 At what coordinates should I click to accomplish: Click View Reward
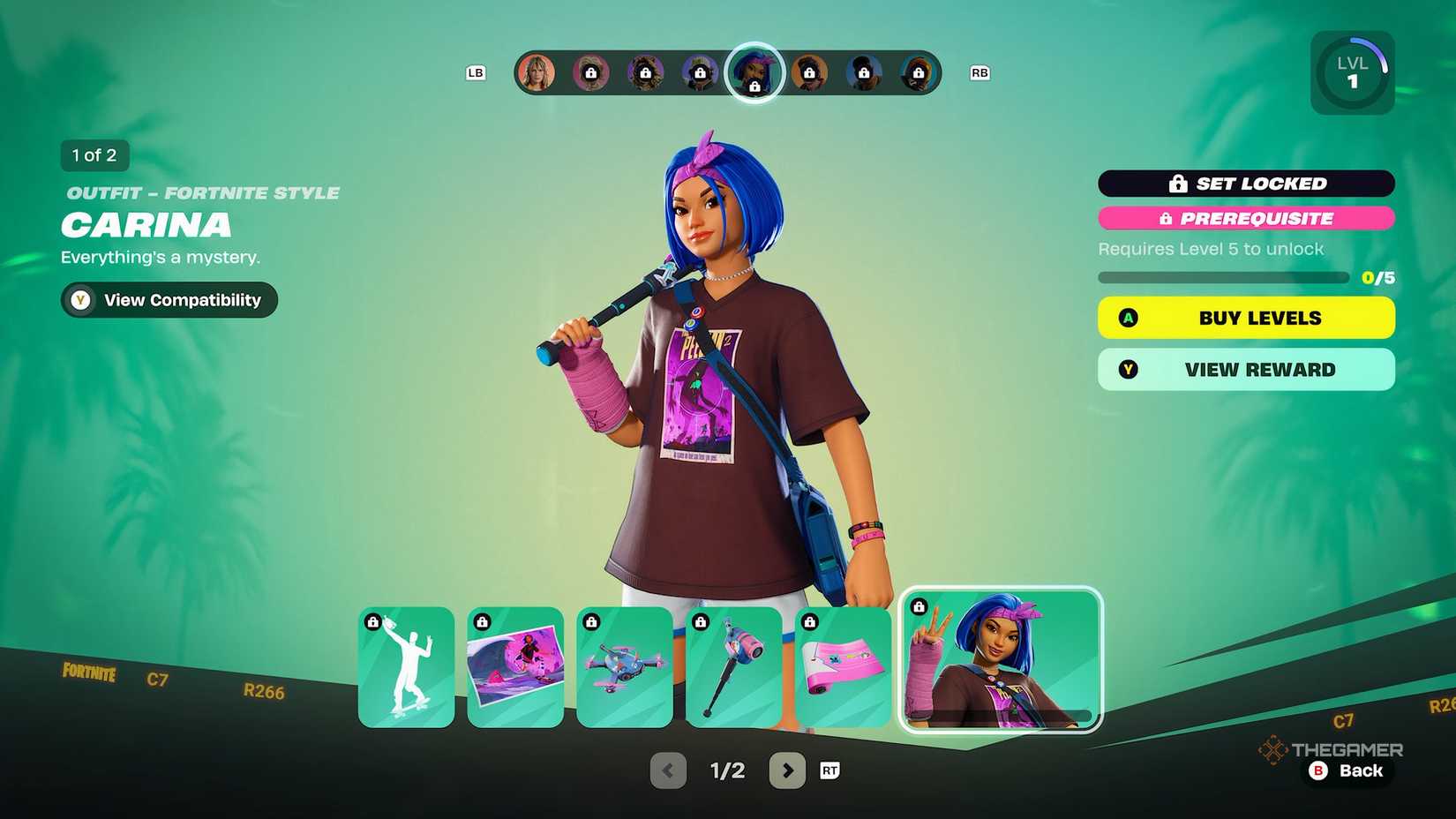tap(1245, 369)
